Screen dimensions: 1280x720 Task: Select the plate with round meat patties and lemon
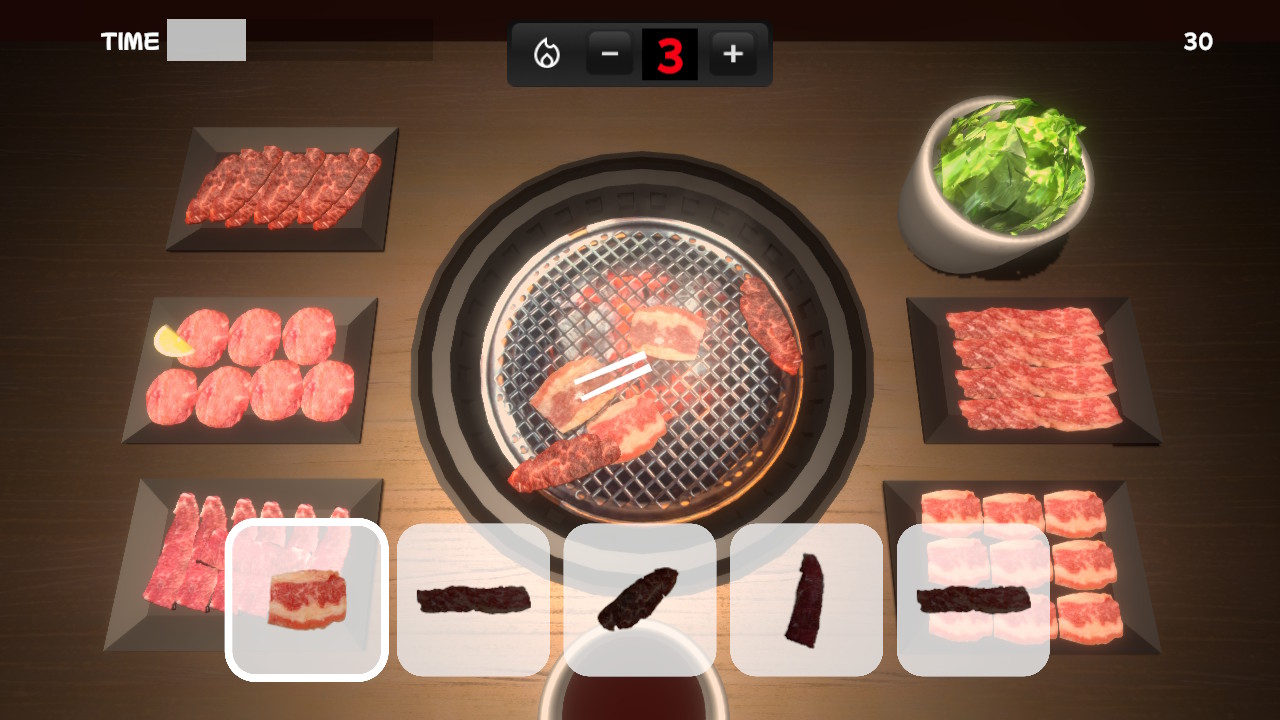tap(247, 368)
